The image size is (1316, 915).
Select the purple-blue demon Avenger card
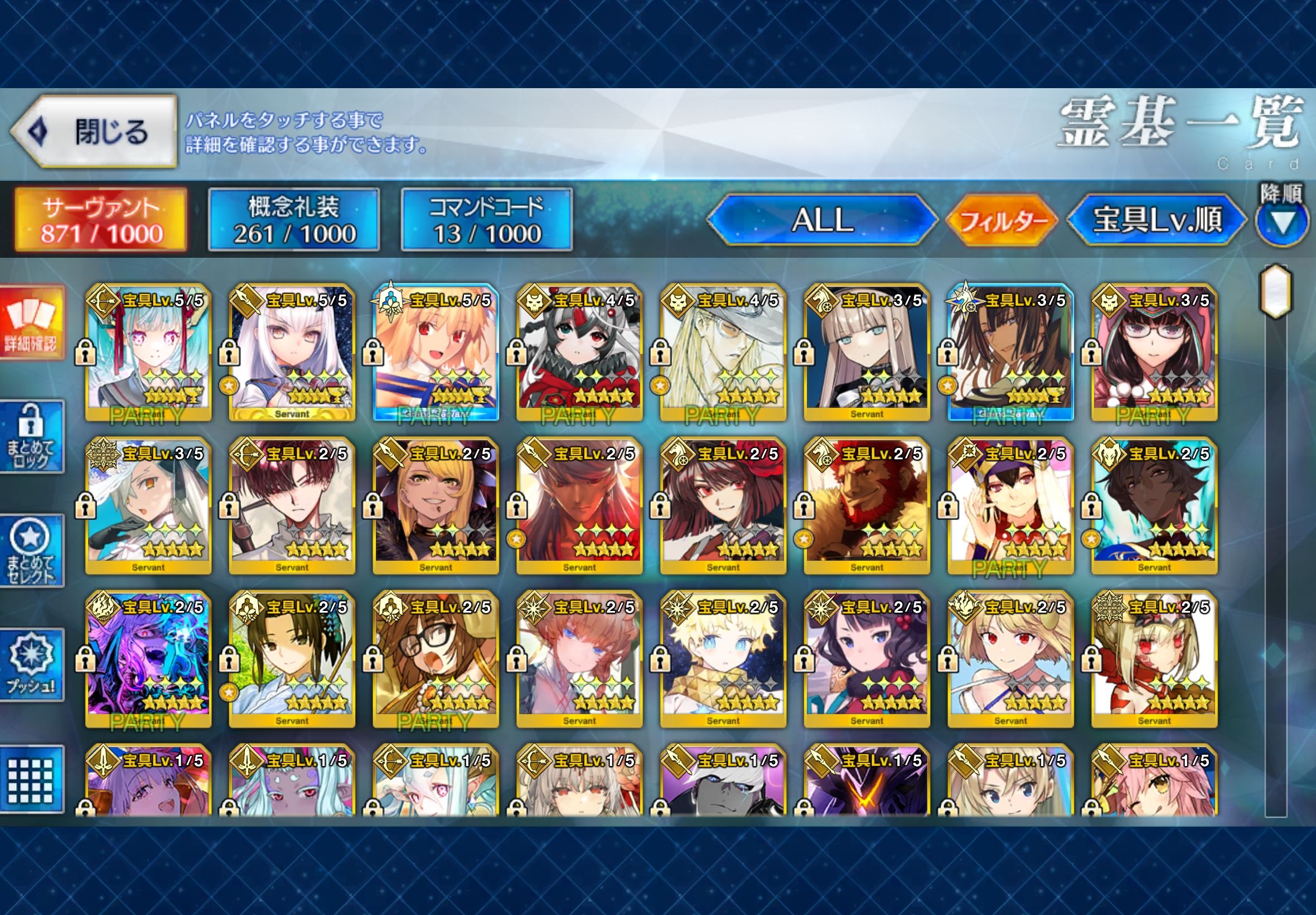pos(148,659)
